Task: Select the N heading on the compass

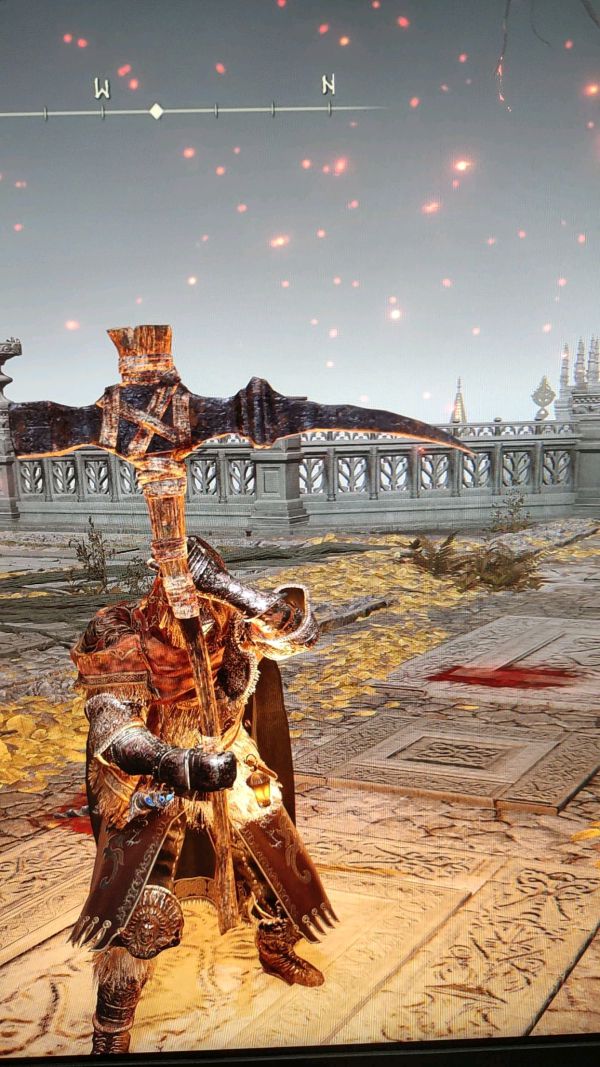Action: (328, 85)
